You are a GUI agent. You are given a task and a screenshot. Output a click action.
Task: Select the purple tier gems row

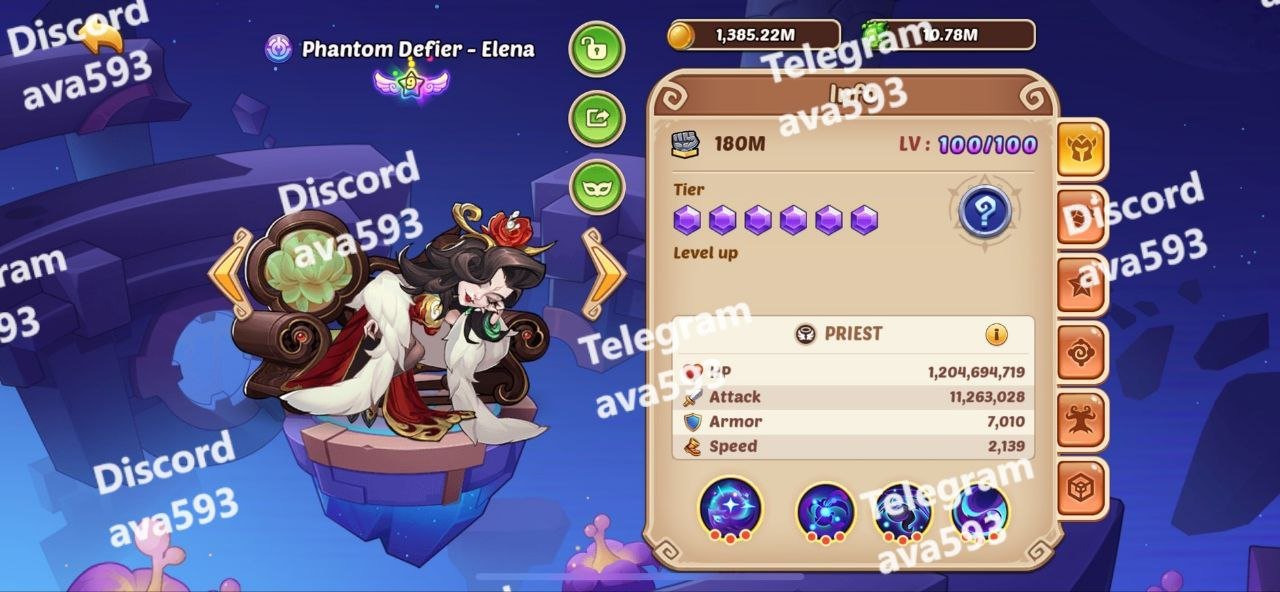[776, 220]
